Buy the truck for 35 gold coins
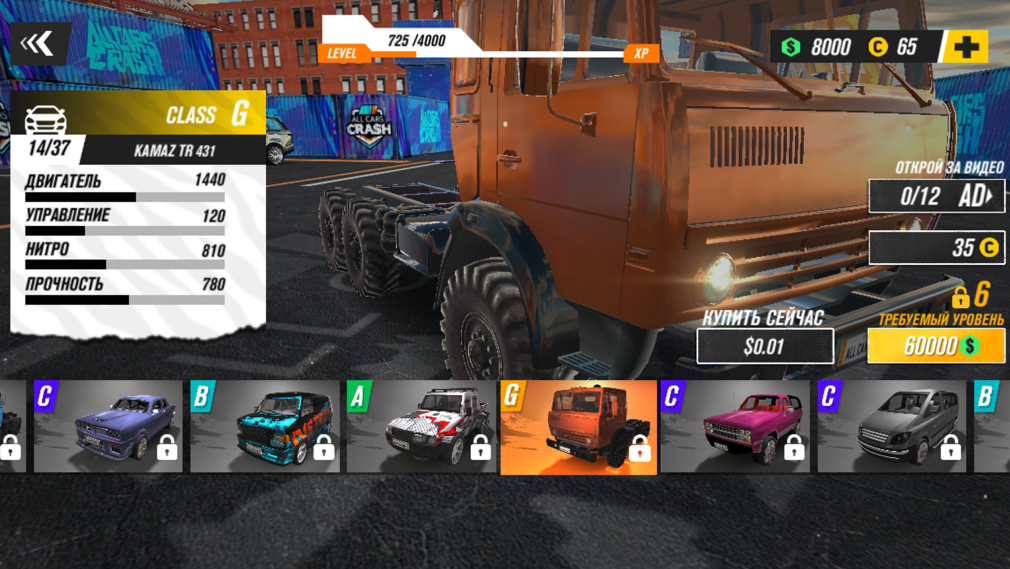Screen dimensions: 1010x569 coord(936,248)
